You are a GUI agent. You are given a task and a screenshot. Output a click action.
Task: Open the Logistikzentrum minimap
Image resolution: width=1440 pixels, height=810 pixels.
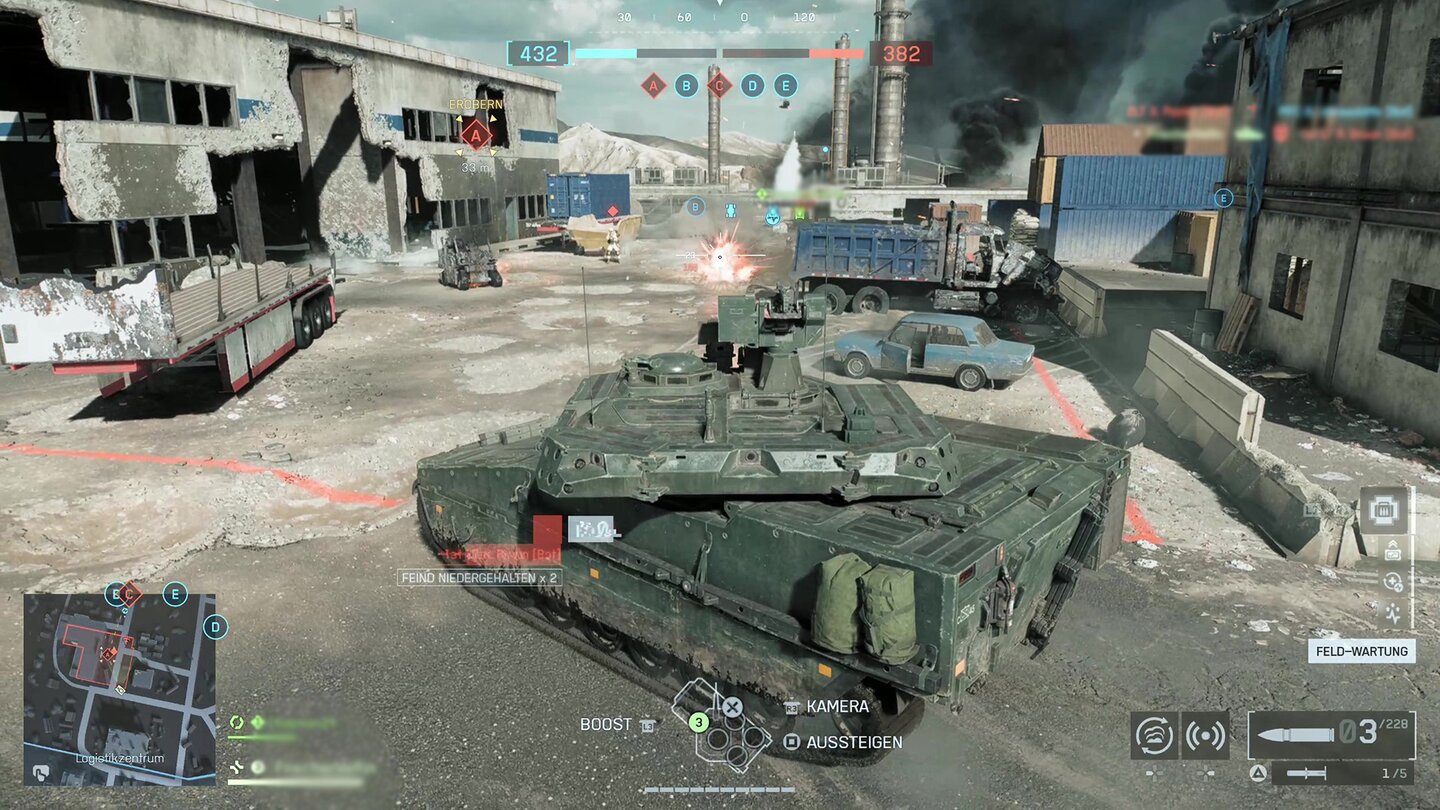(119, 689)
